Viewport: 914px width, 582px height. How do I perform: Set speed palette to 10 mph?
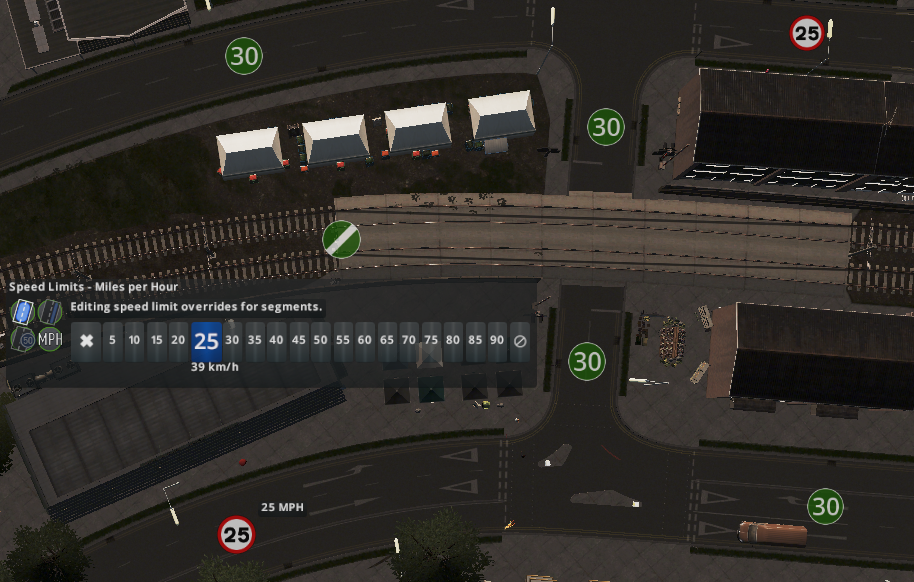point(134,340)
